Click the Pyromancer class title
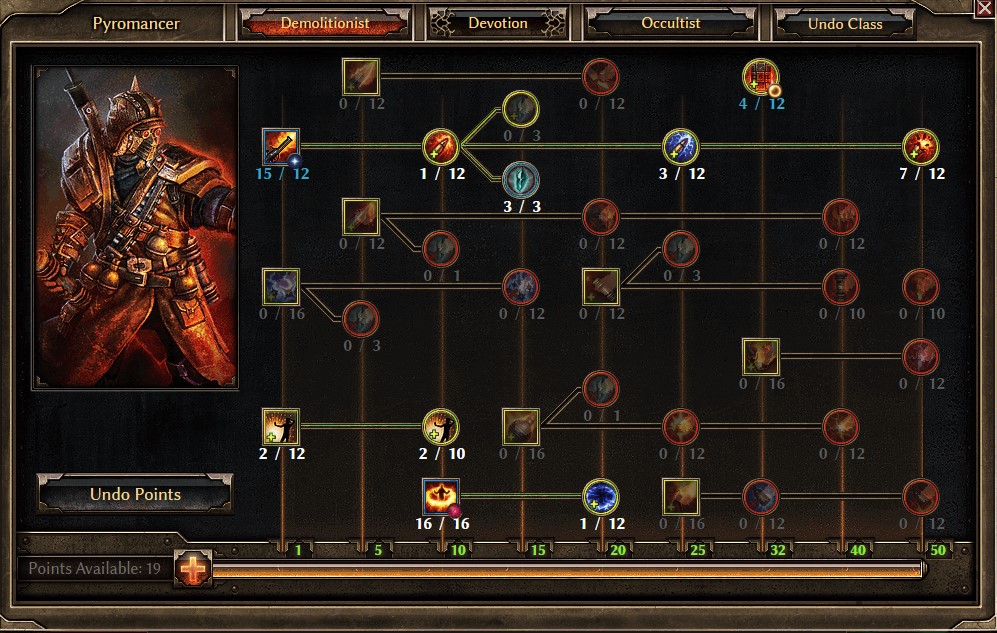The width and height of the screenshot is (997, 633). point(134,23)
